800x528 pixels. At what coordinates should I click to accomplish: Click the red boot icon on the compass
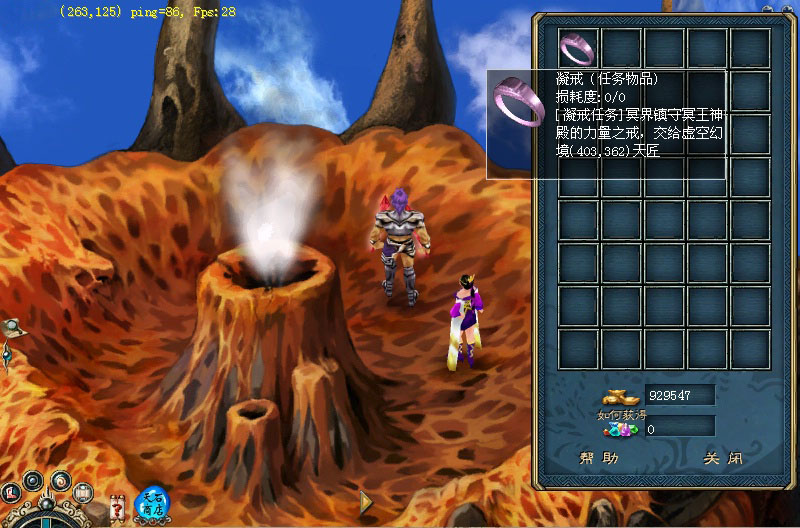coord(11,492)
